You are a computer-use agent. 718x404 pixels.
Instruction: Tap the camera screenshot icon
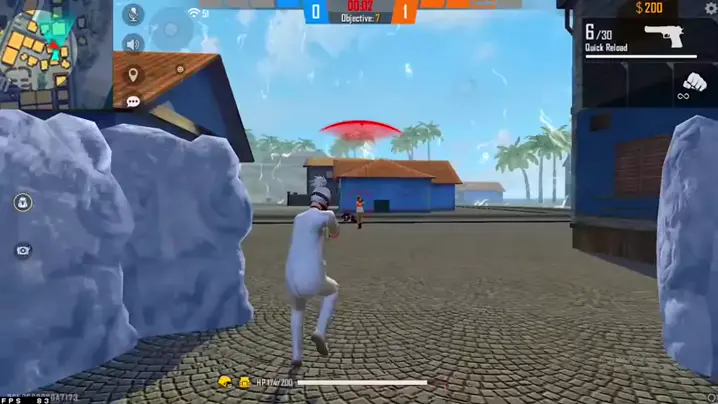tap(22, 250)
